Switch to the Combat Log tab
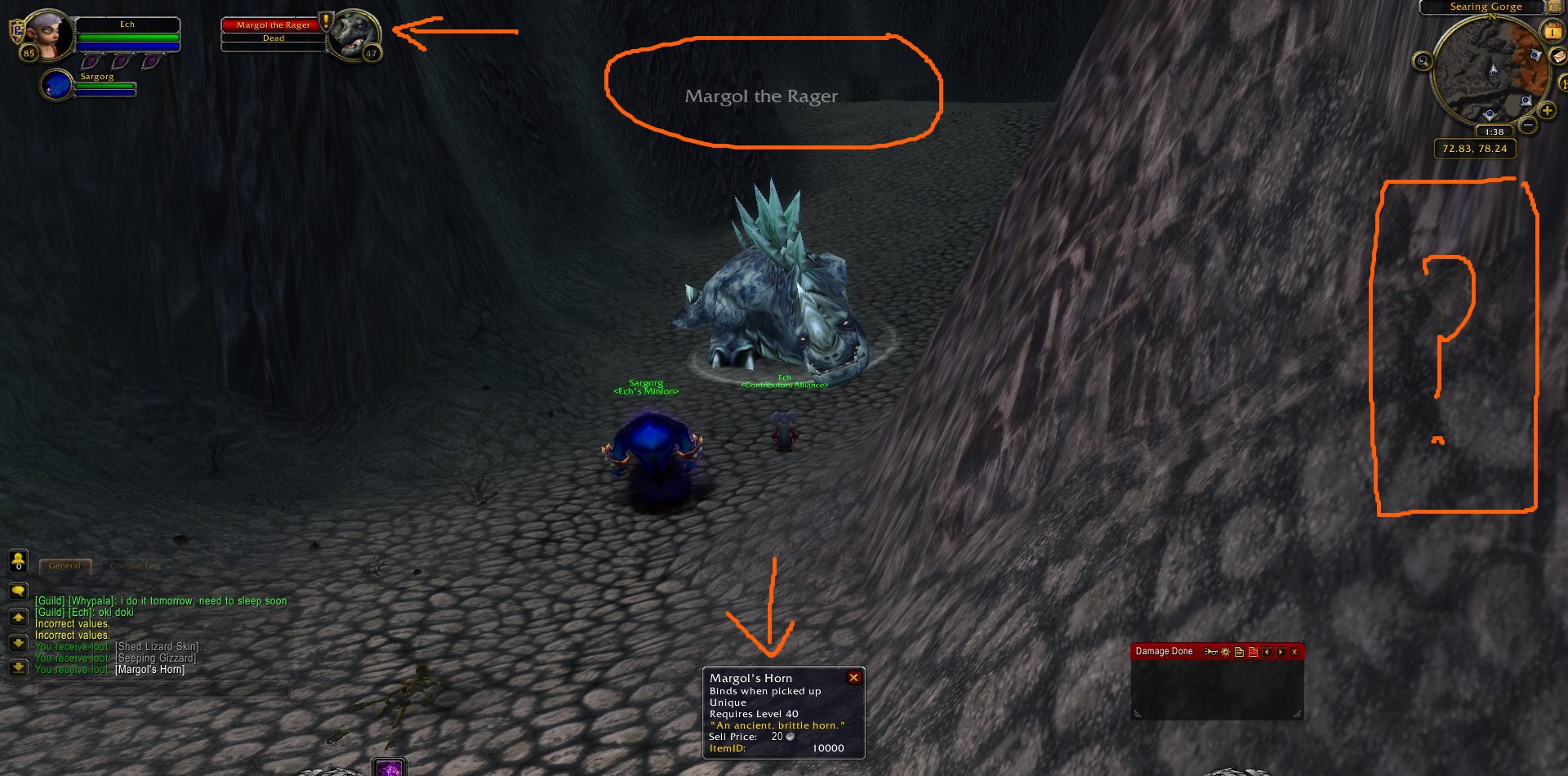 pyautogui.click(x=136, y=566)
